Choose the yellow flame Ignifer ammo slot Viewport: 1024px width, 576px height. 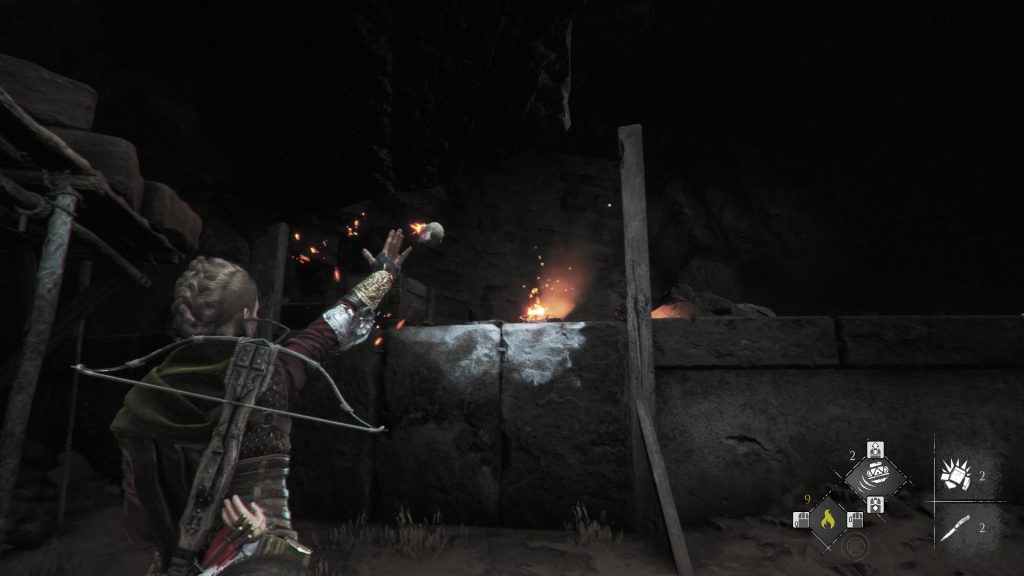click(827, 519)
